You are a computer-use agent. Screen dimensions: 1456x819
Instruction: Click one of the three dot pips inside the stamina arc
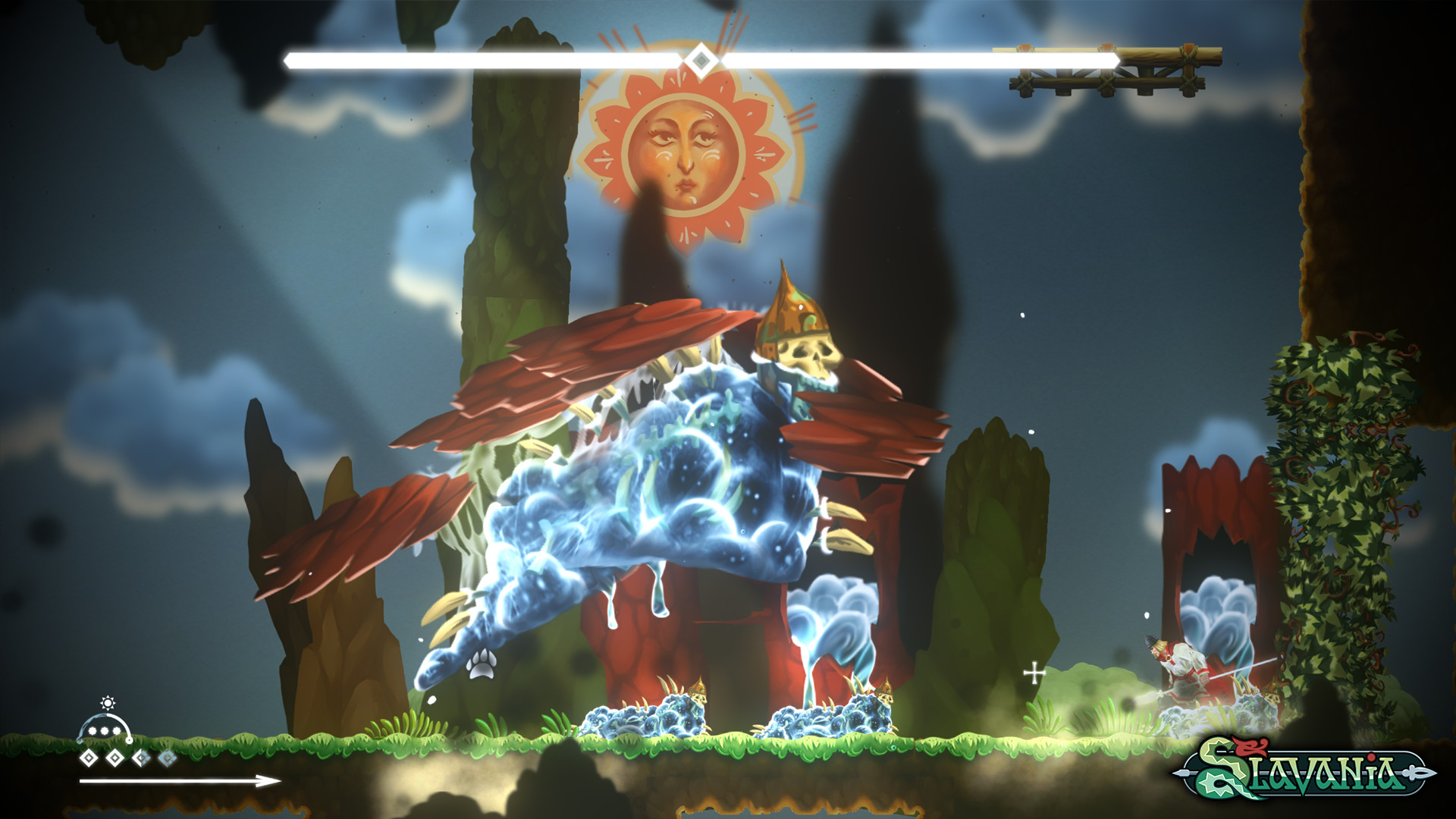(104, 730)
